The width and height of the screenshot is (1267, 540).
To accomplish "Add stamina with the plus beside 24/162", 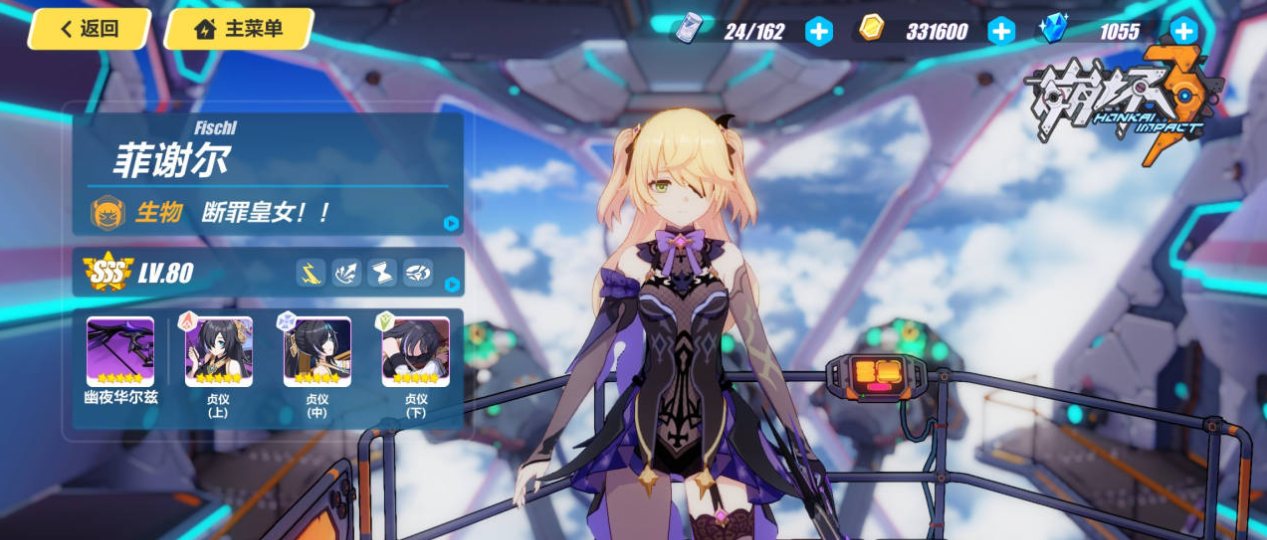I will pyautogui.click(x=818, y=32).
